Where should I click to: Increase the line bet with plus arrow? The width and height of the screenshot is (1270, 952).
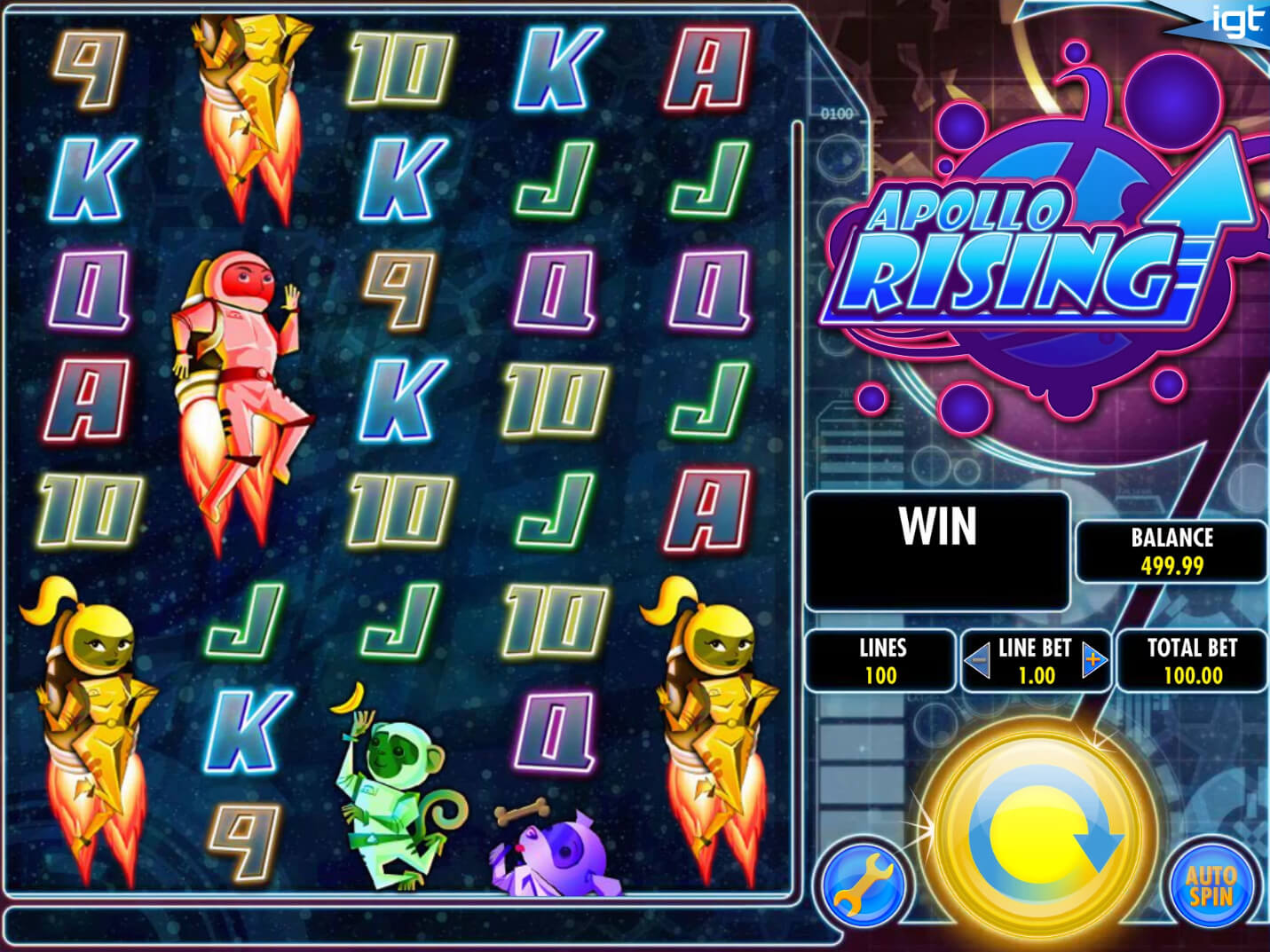[x=1094, y=661]
